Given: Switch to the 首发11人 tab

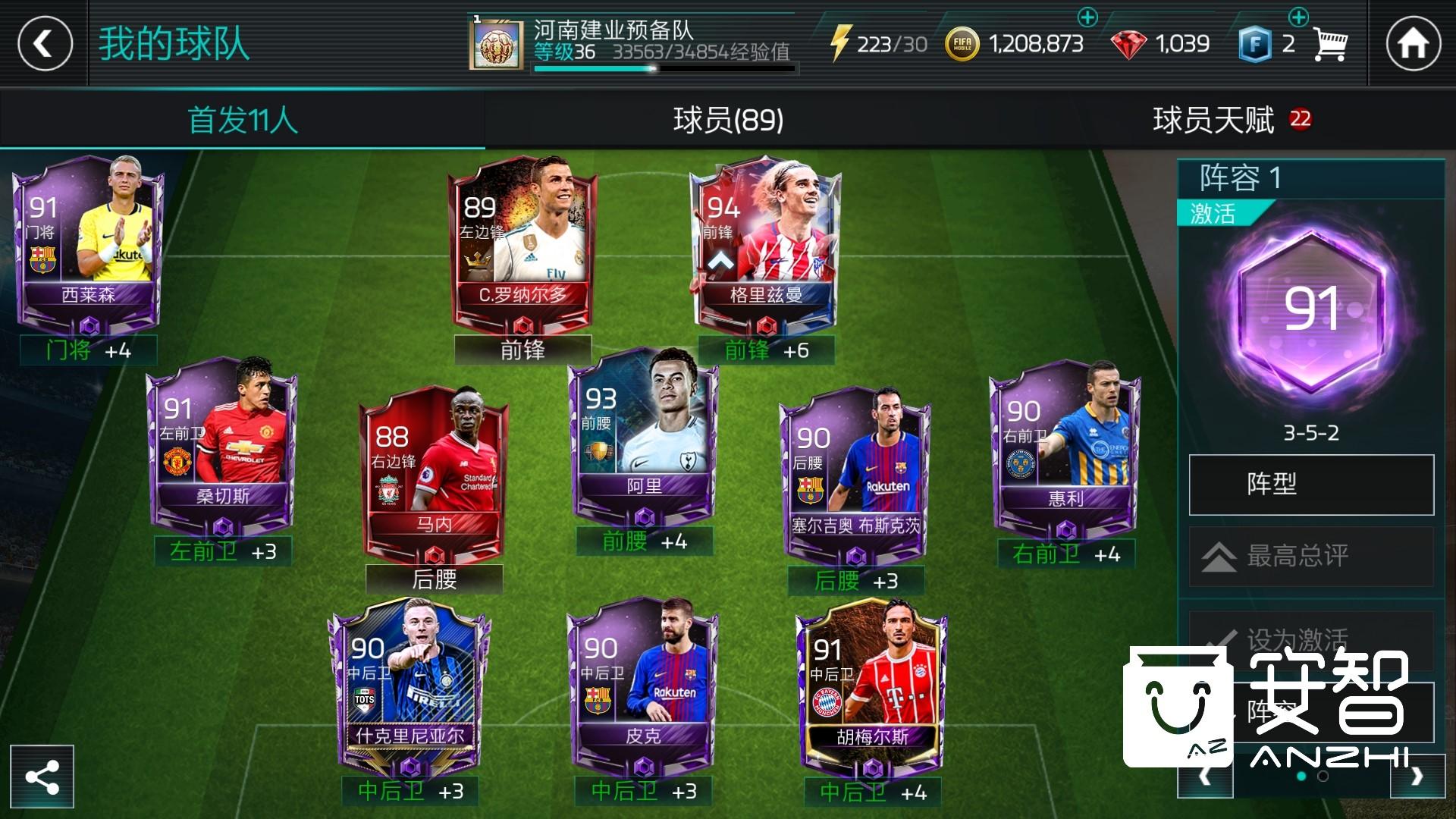Looking at the screenshot, I should tap(243, 120).
